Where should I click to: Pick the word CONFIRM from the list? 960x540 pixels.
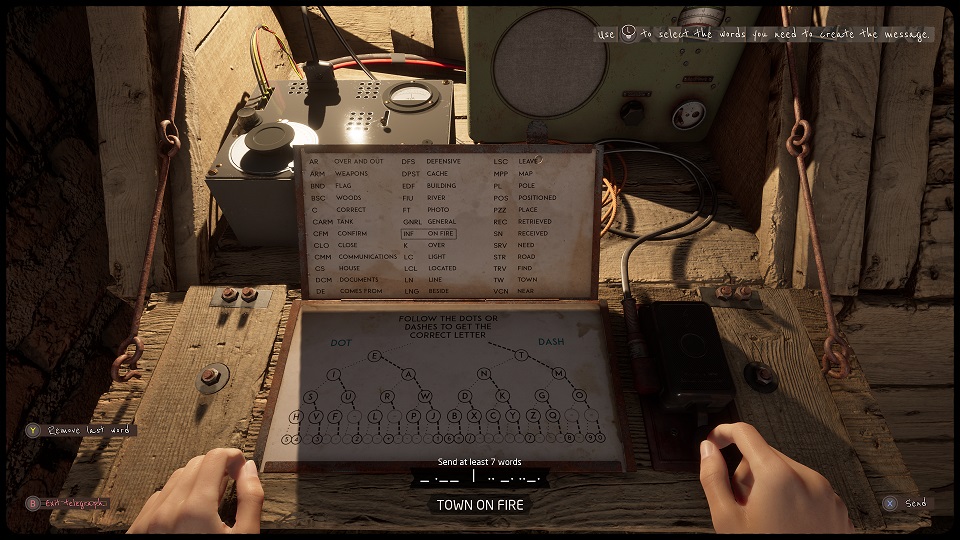coord(350,232)
